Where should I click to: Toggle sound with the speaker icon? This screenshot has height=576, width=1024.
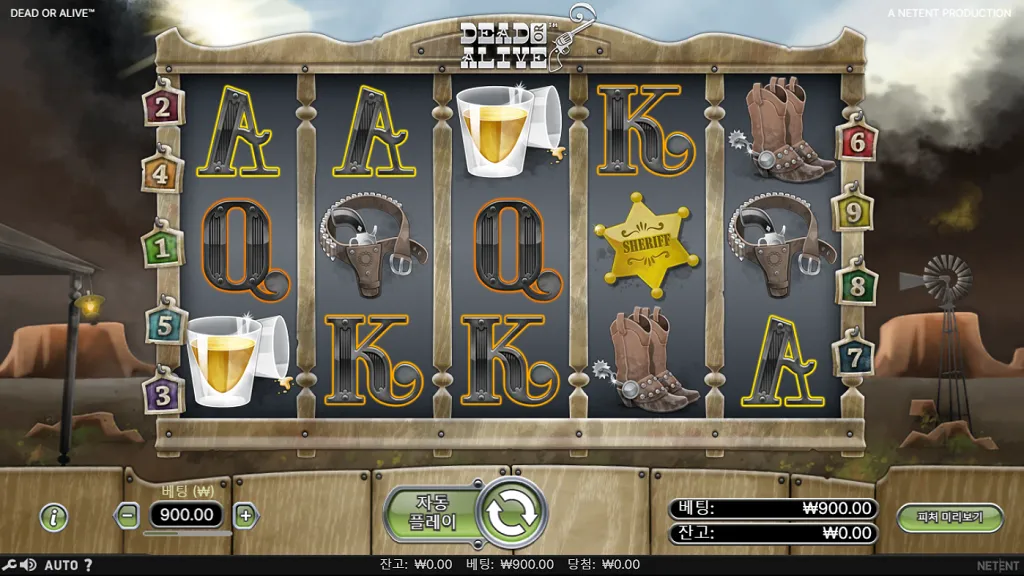(27, 566)
